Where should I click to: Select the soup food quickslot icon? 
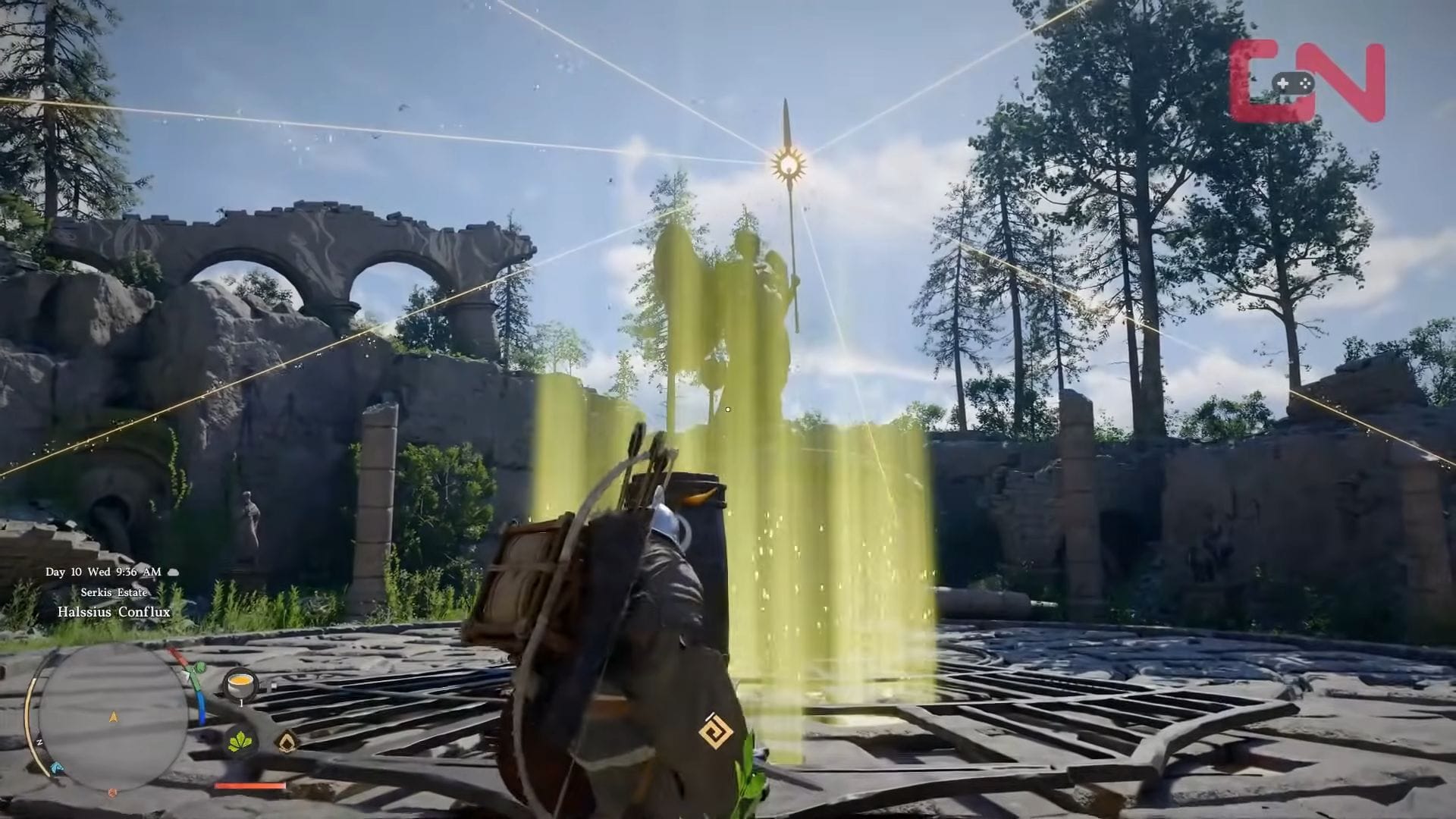240,684
